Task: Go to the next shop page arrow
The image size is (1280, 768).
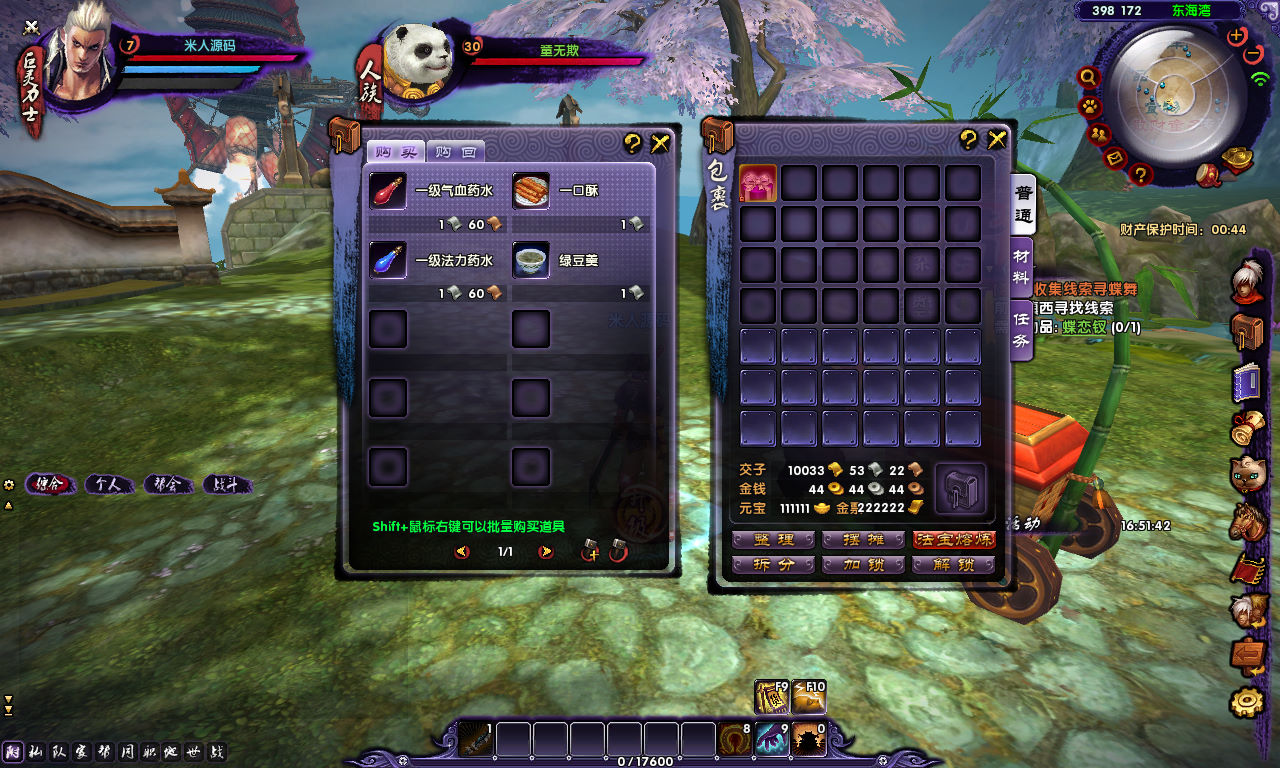Action: [x=546, y=552]
